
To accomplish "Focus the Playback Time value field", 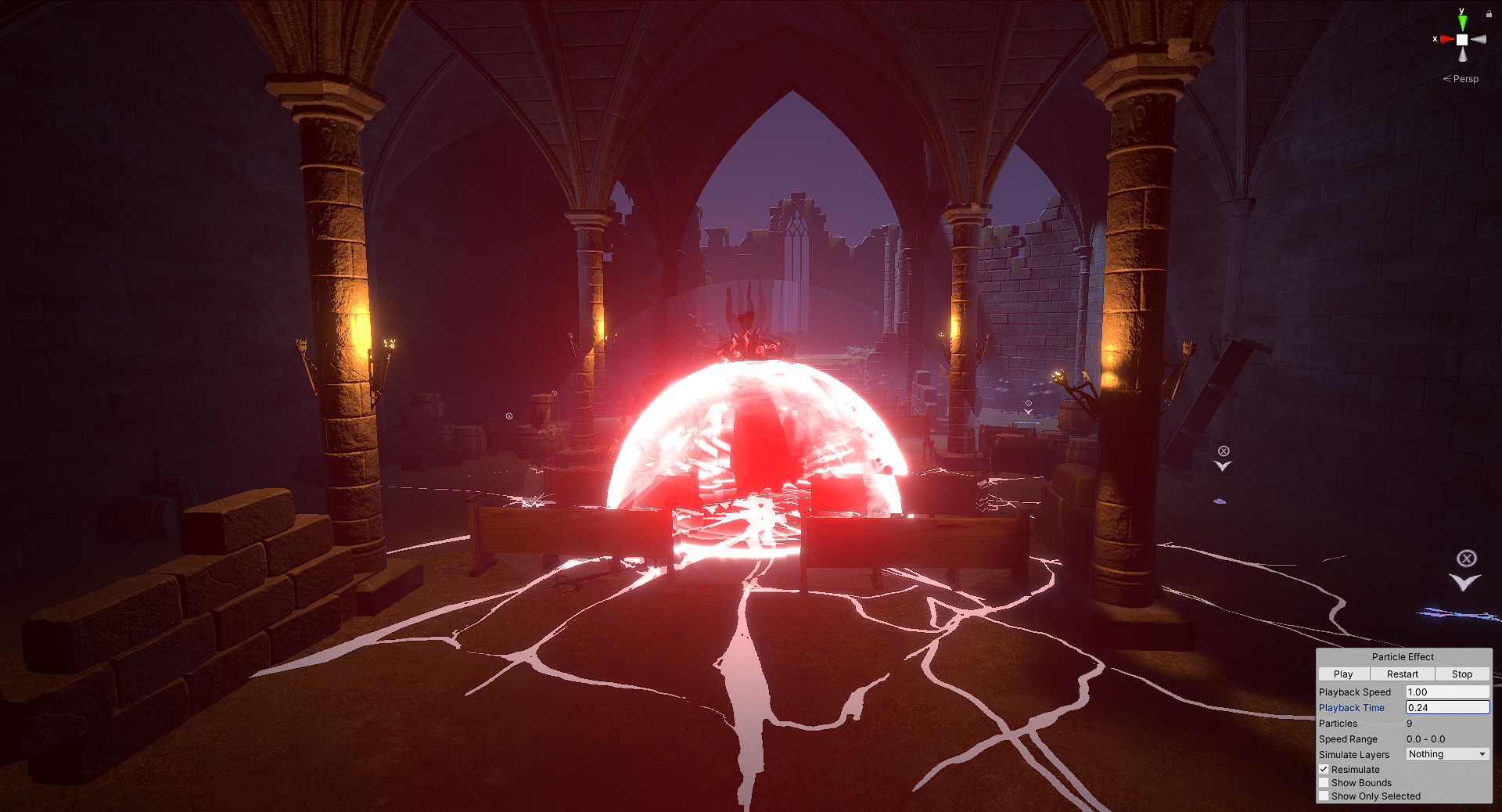I will point(1446,708).
